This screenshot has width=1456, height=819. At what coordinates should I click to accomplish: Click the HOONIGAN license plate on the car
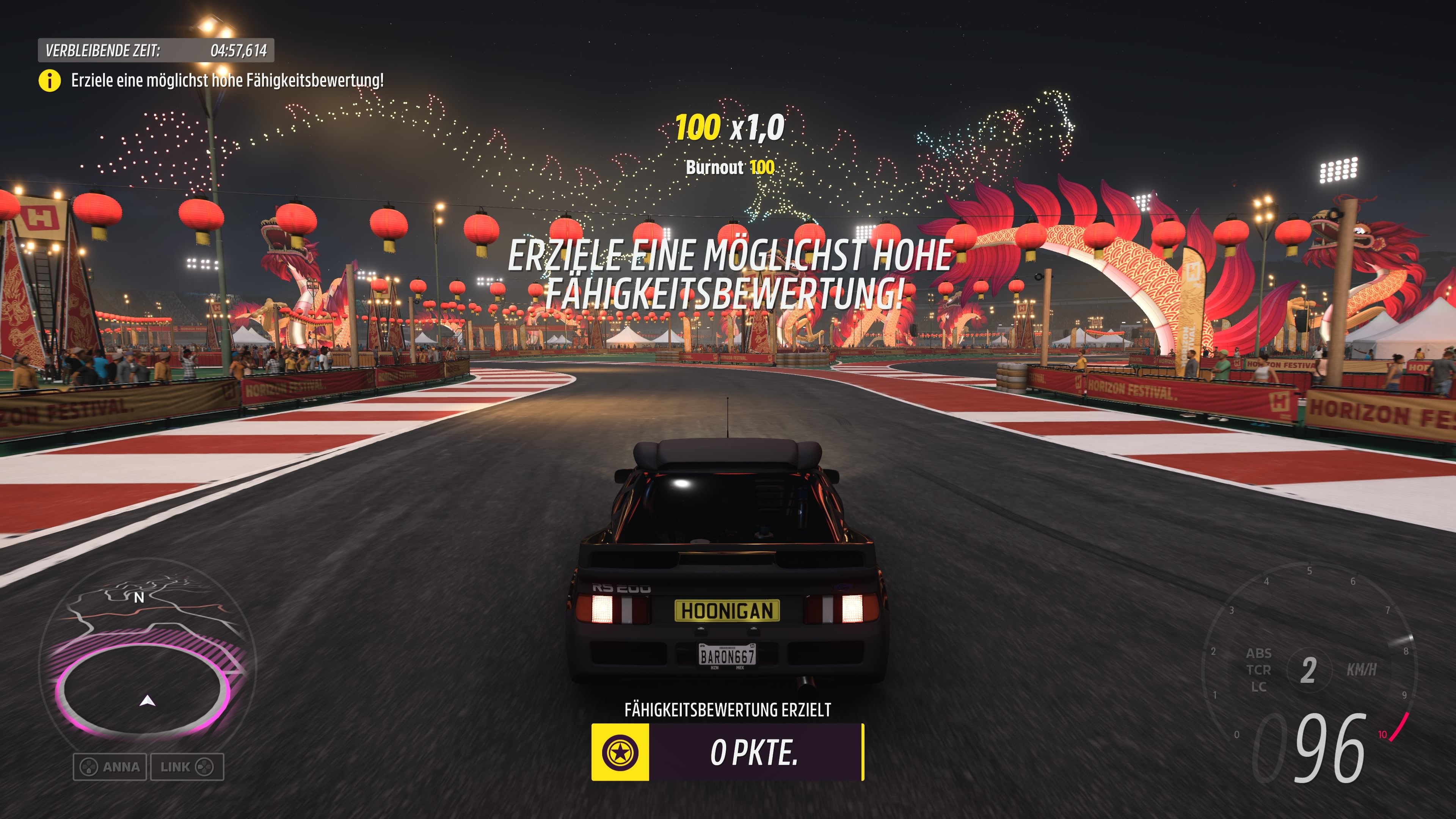728,611
